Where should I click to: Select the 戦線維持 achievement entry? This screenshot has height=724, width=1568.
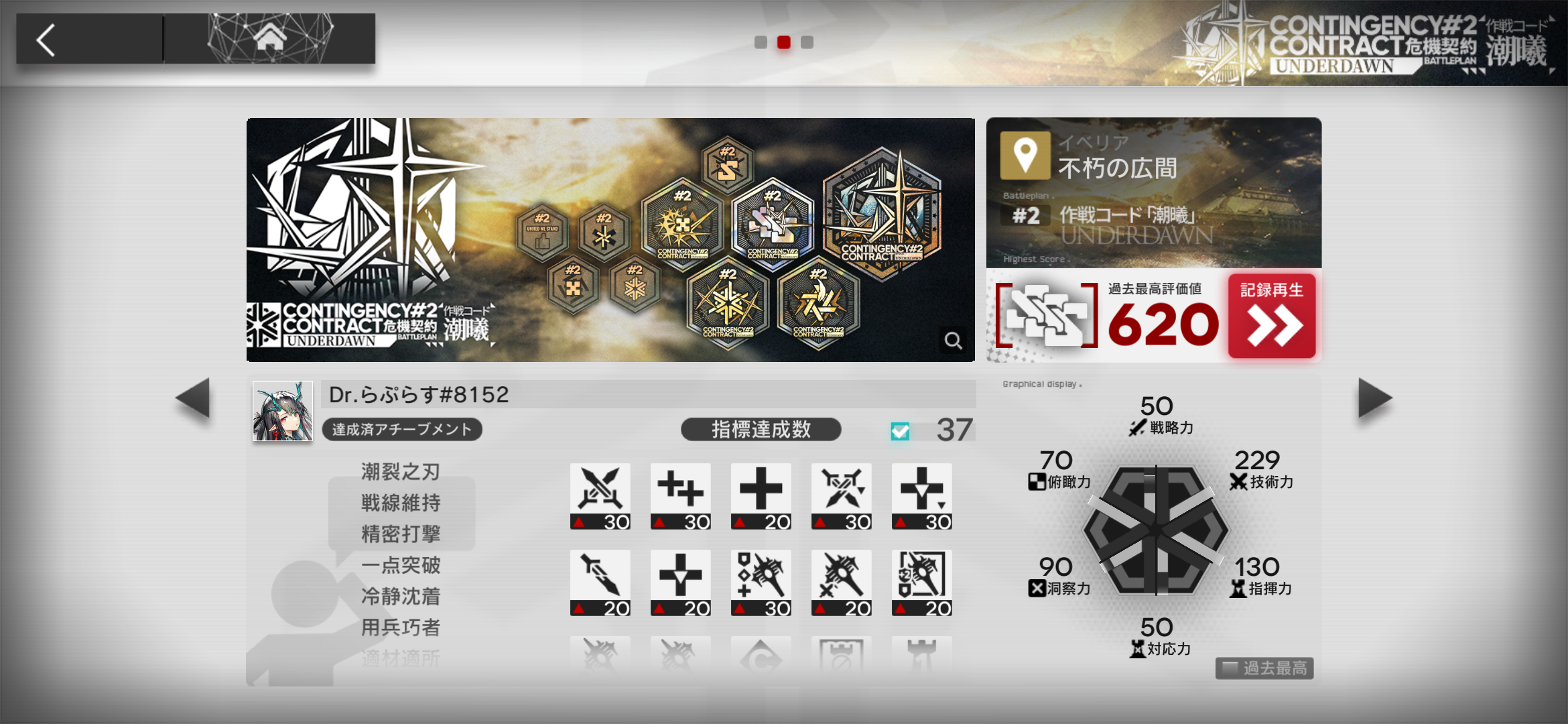[401, 503]
